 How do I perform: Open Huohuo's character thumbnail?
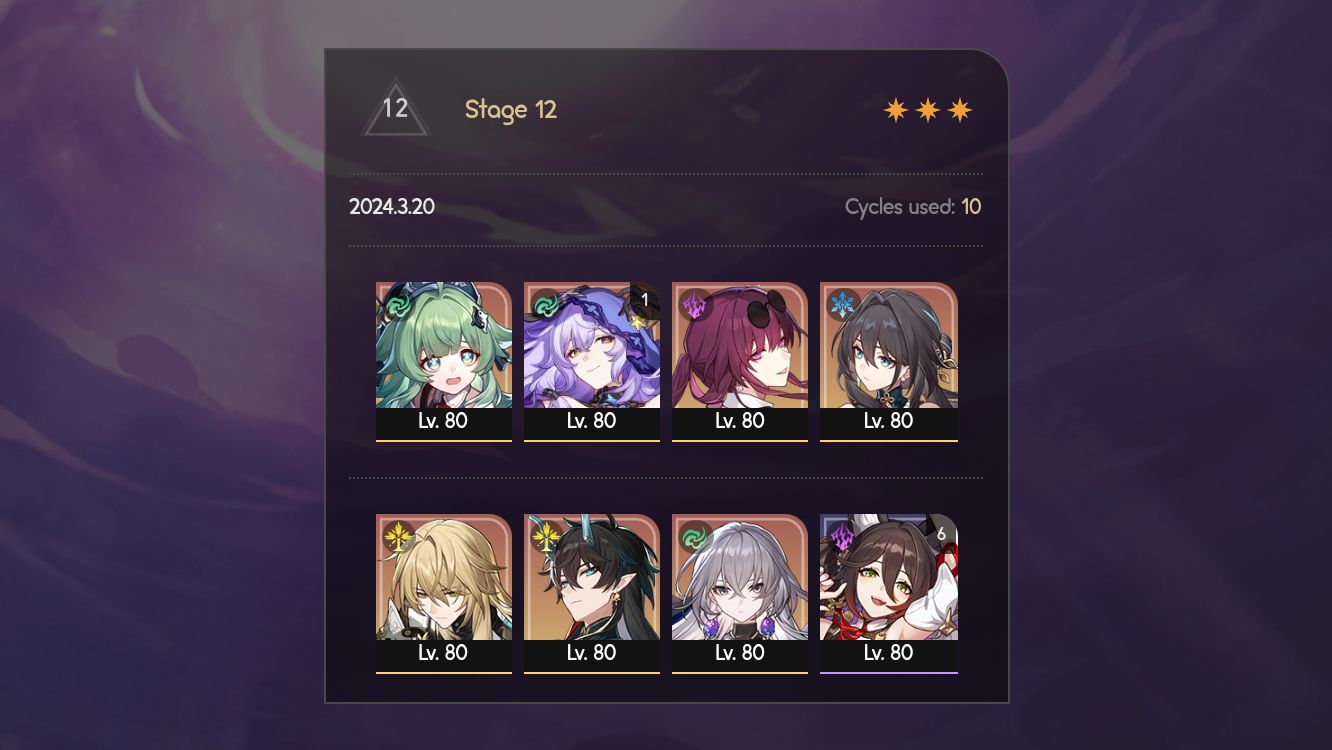click(x=445, y=350)
